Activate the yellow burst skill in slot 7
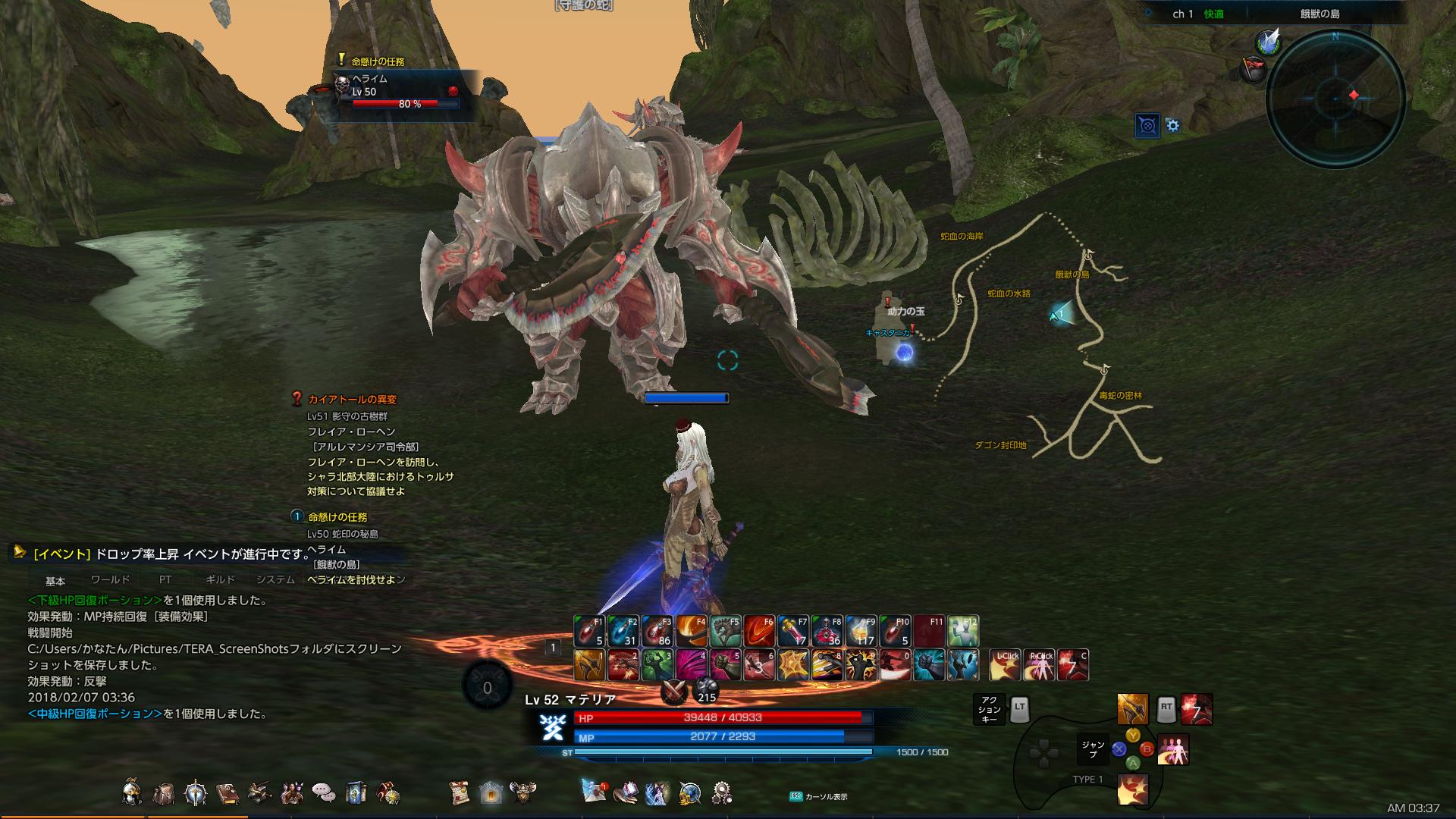The width and height of the screenshot is (1456, 819). click(792, 664)
